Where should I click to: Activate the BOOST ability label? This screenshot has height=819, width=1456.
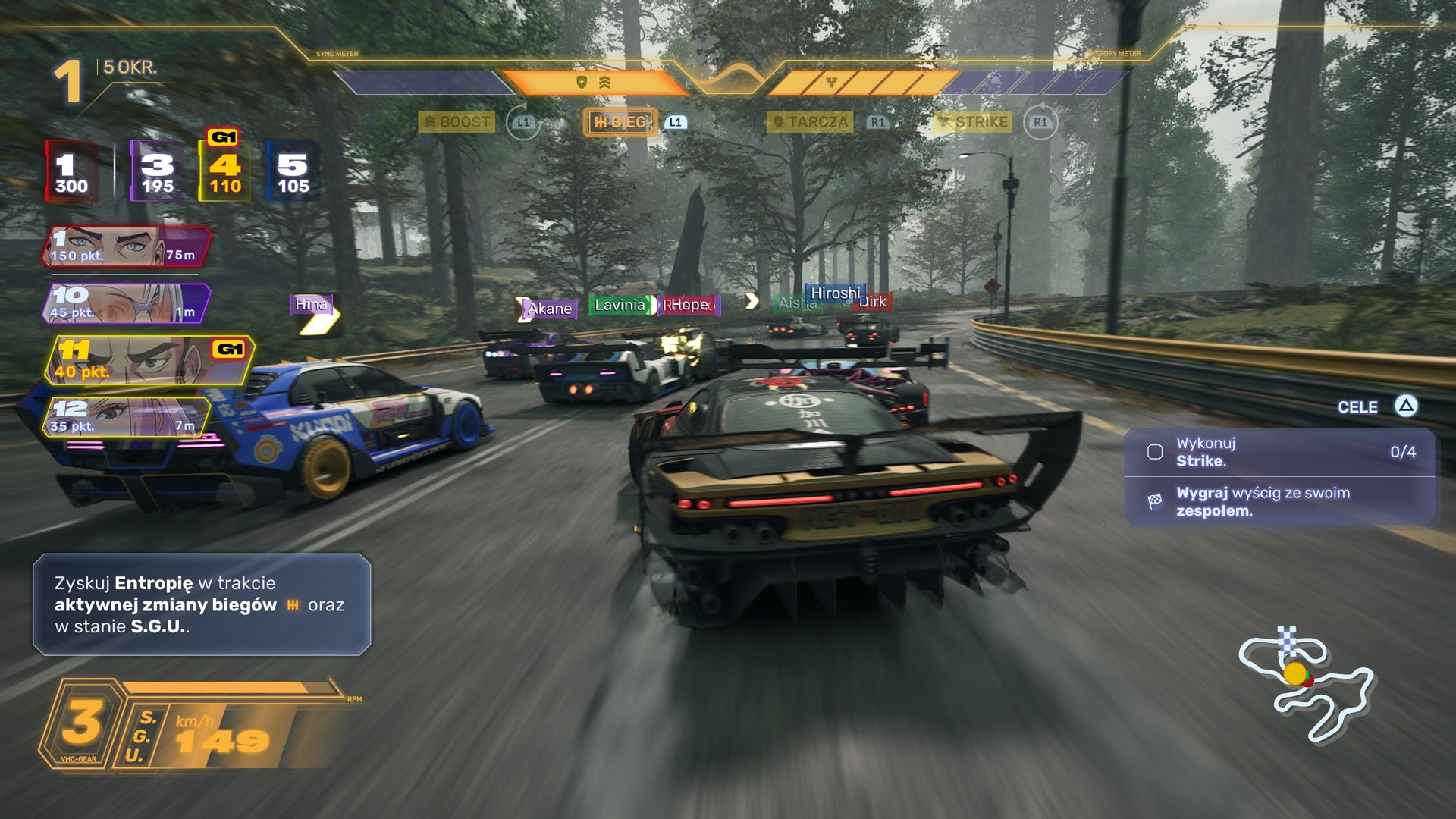[457, 122]
